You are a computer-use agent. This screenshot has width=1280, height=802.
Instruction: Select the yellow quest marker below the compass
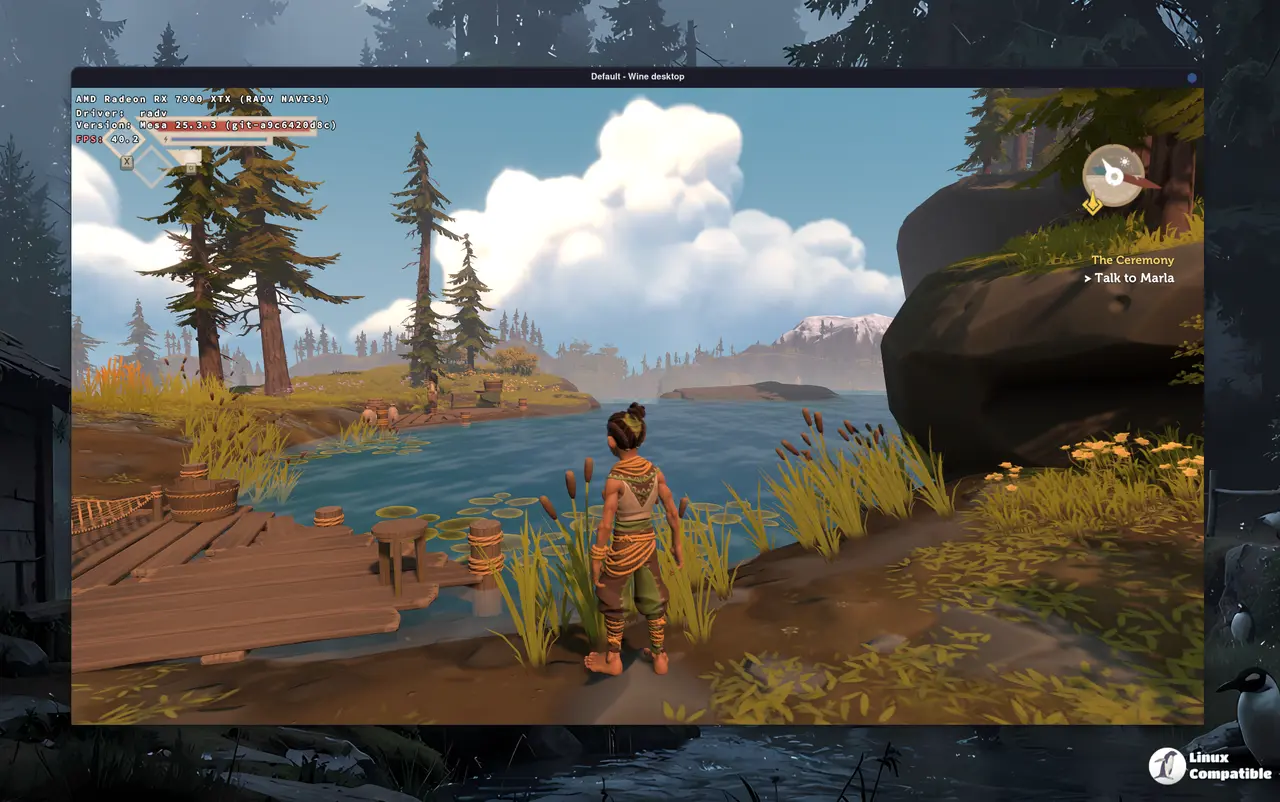coord(1093,205)
